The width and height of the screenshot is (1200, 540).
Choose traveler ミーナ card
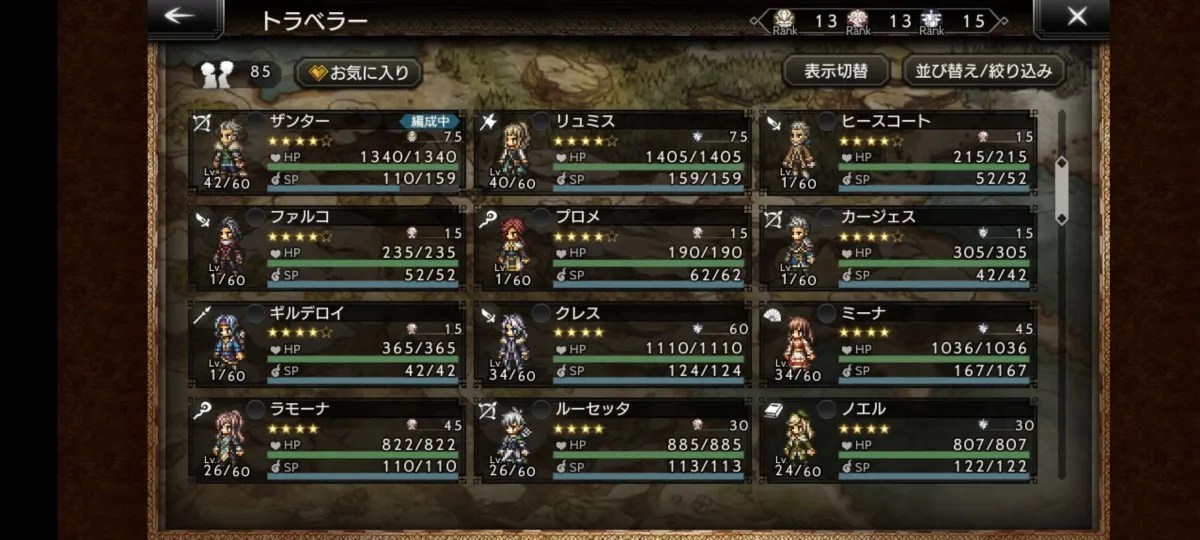(900, 344)
